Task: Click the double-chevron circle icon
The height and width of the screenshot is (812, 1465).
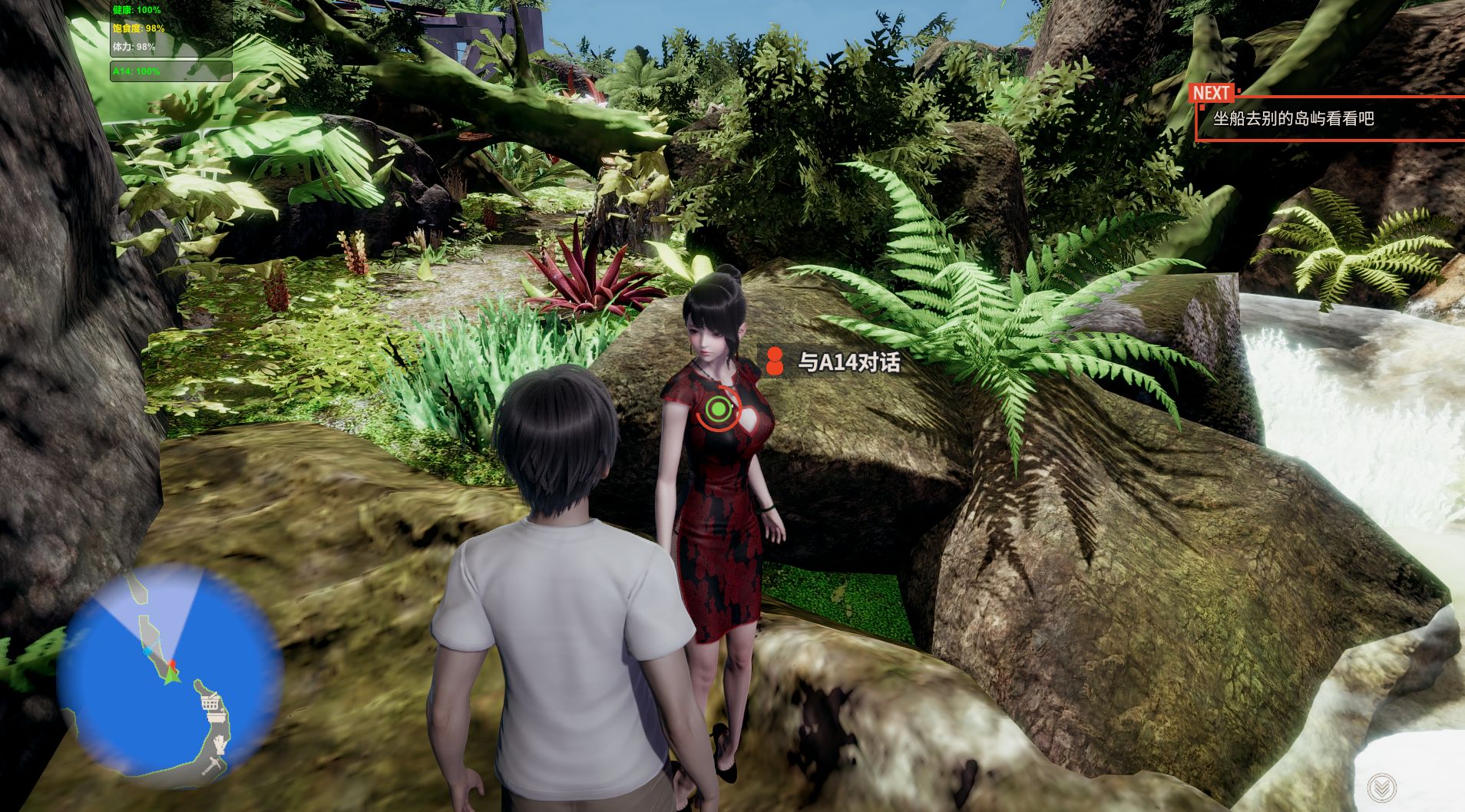Action: pyautogui.click(x=1381, y=787)
